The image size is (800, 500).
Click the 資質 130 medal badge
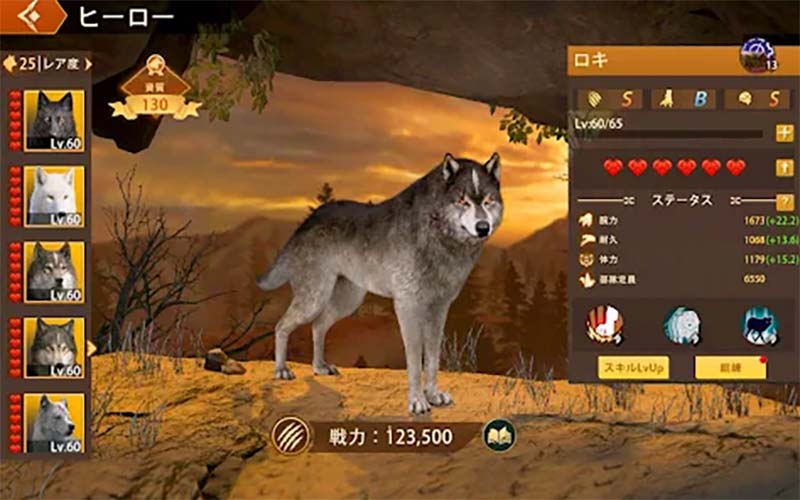coord(155,92)
